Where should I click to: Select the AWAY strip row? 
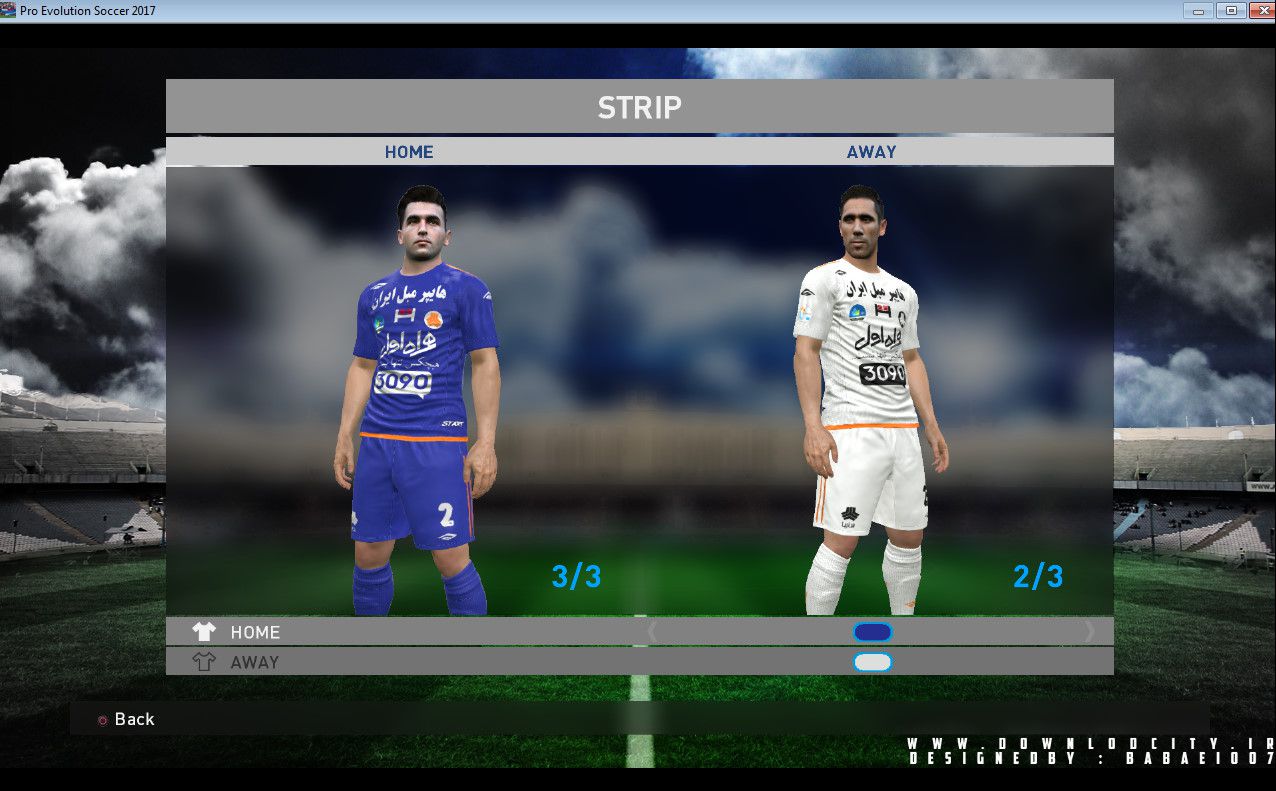(x=255, y=662)
